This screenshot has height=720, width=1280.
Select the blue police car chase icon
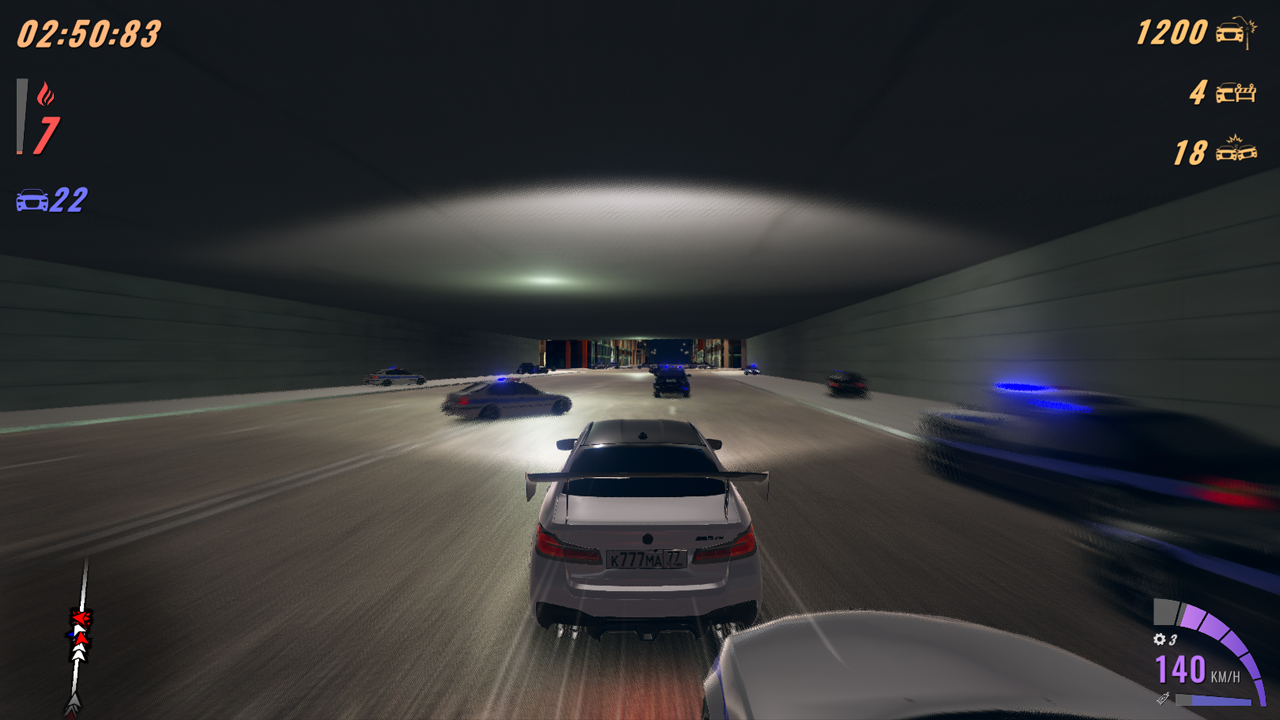click(x=33, y=200)
